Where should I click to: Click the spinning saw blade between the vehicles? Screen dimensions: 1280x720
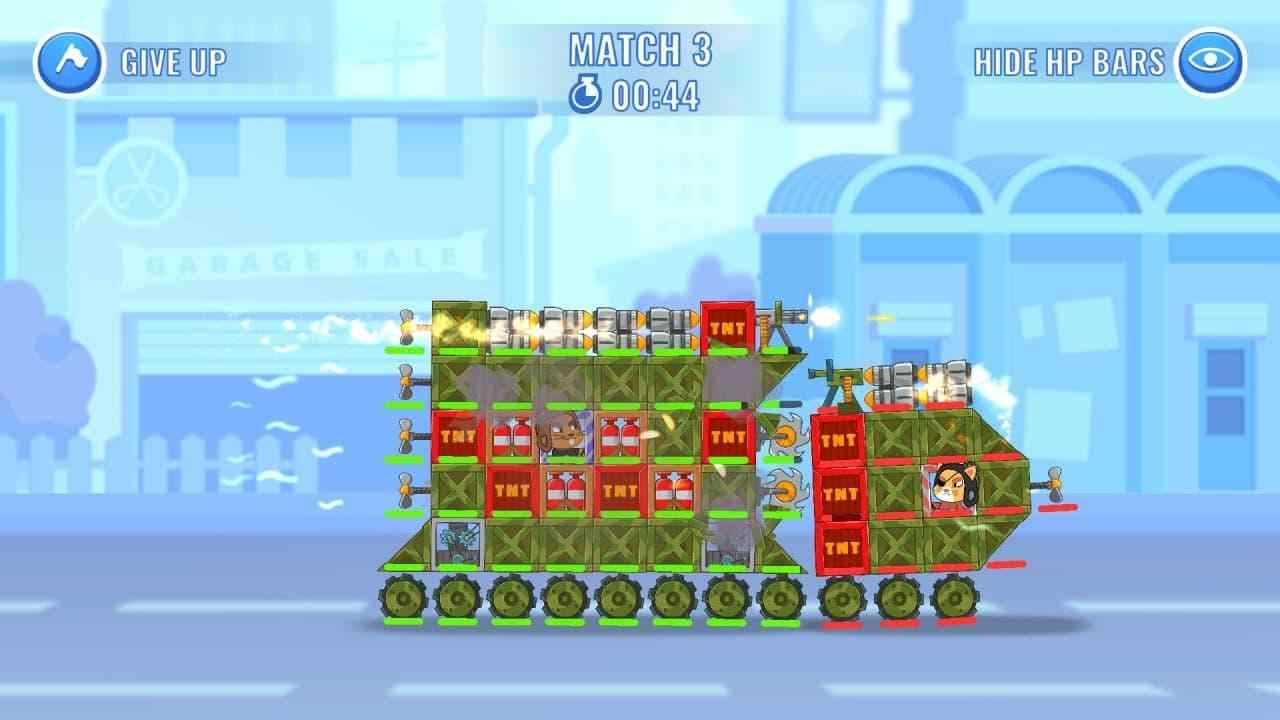pos(789,437)
